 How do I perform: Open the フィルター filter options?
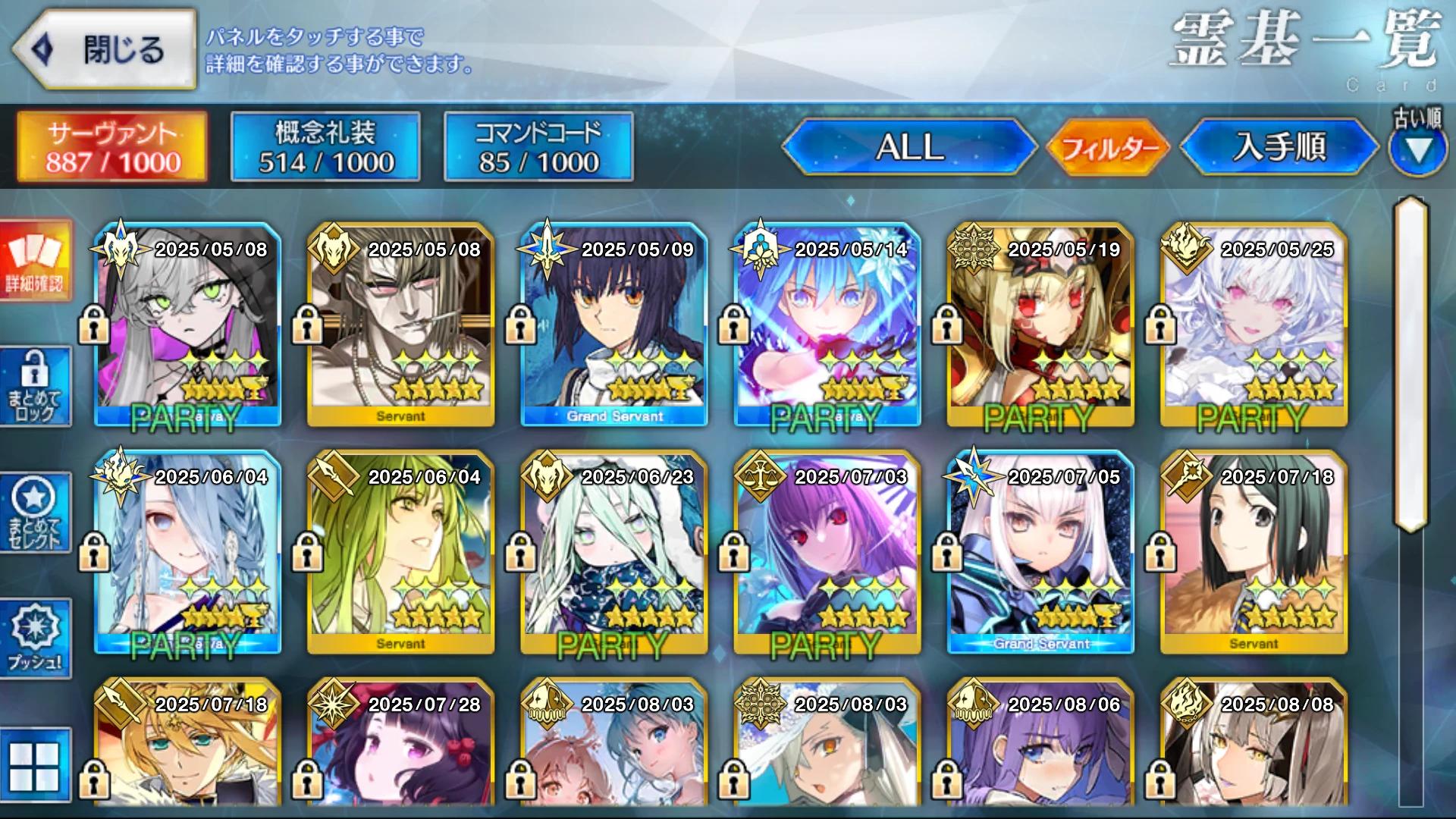(1108, 147)
